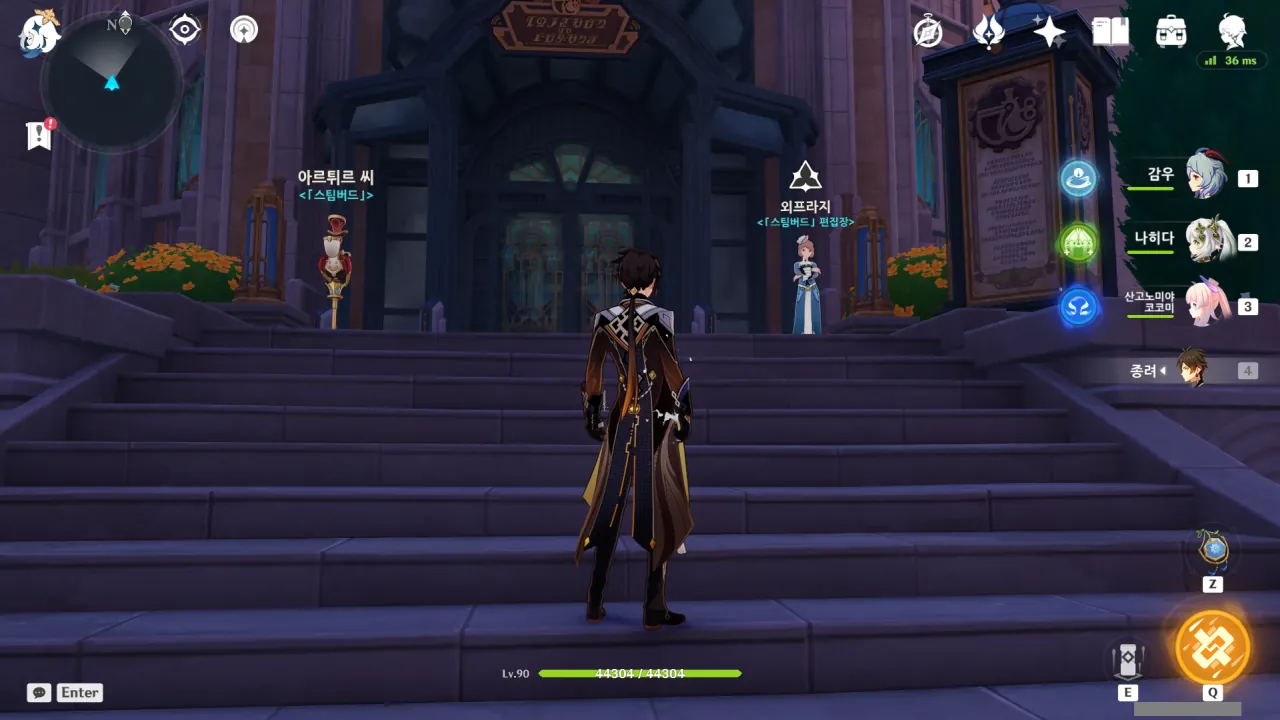Open the character profile icon
The image size is (1280, 720).
pos(1232,32)
